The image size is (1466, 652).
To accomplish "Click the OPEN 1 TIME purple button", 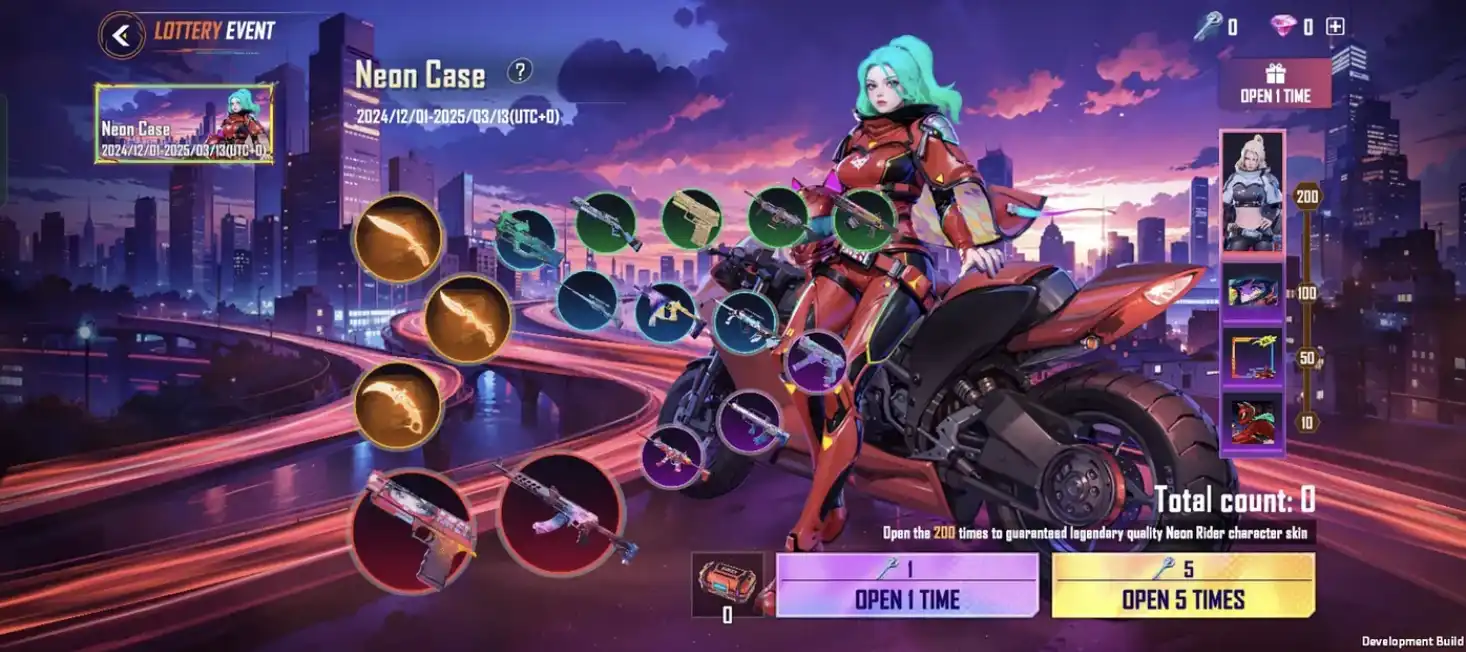I will (907, 586).
